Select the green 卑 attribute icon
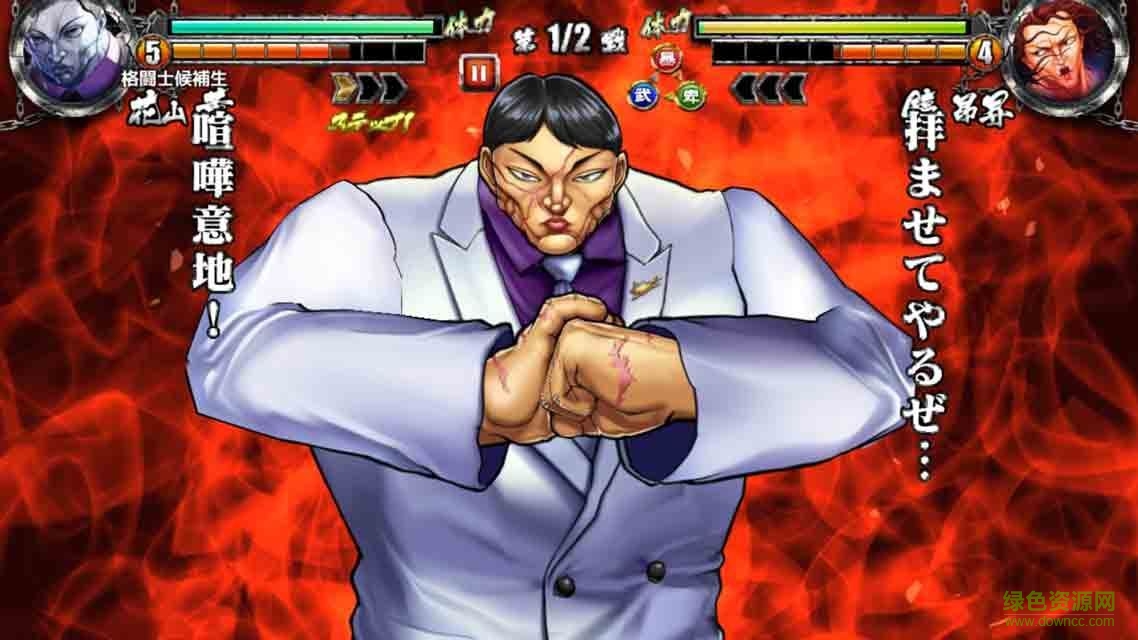This screenshot has width=1138, height=640. point(689,95)
